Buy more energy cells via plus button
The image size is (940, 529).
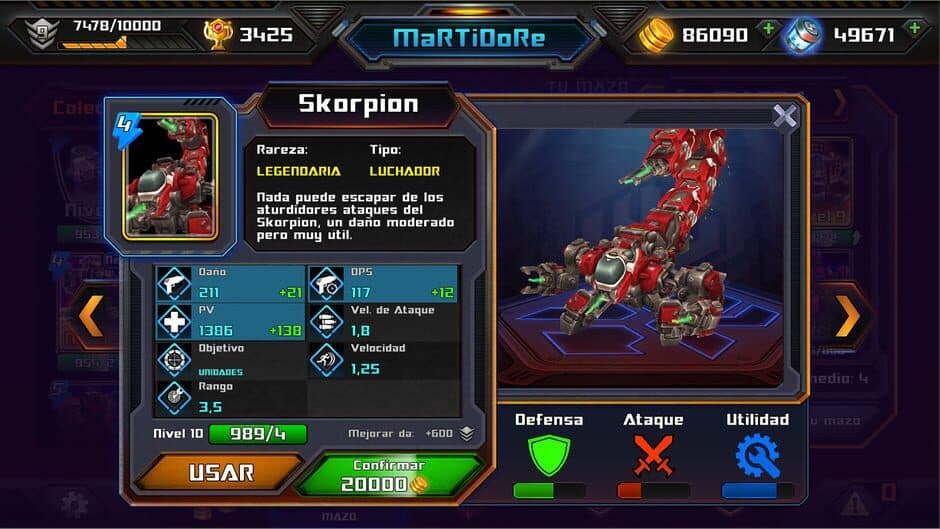coord(914,29)
